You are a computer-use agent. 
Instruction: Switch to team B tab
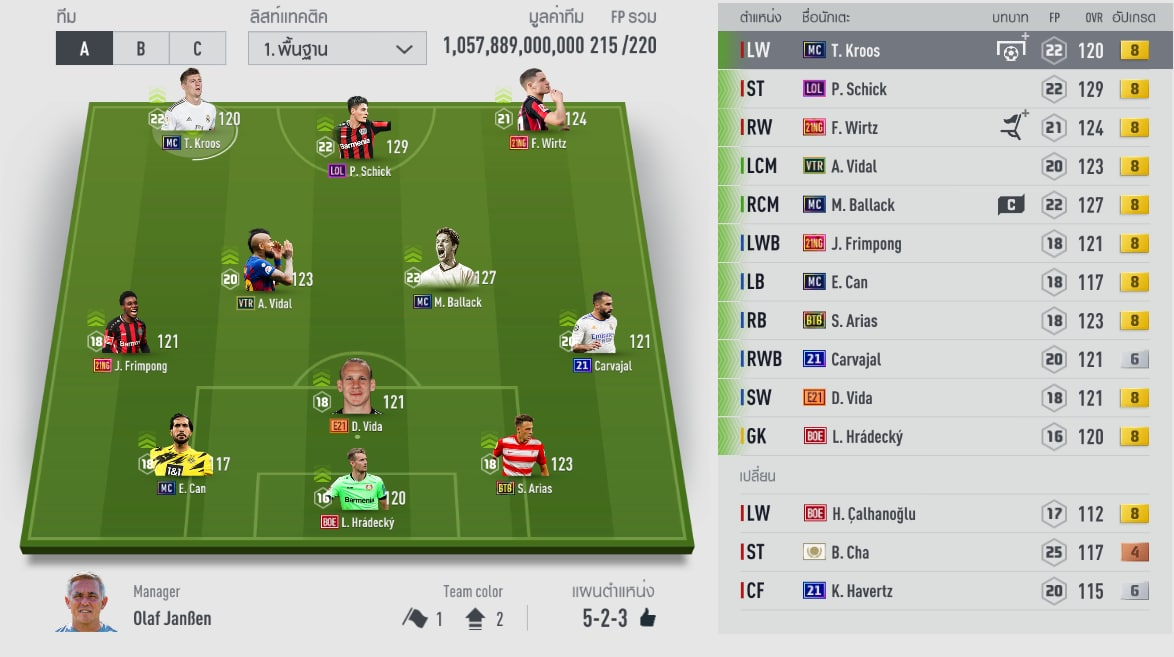[141, 48]
